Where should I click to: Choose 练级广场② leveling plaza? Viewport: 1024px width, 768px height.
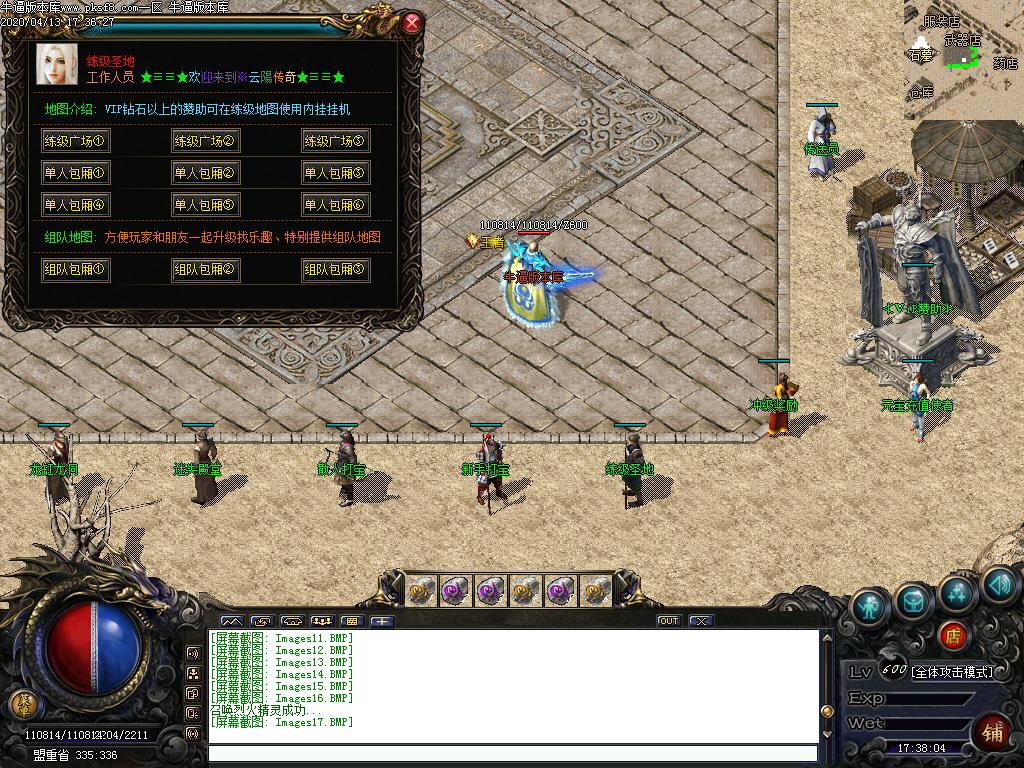pos(205,141)
